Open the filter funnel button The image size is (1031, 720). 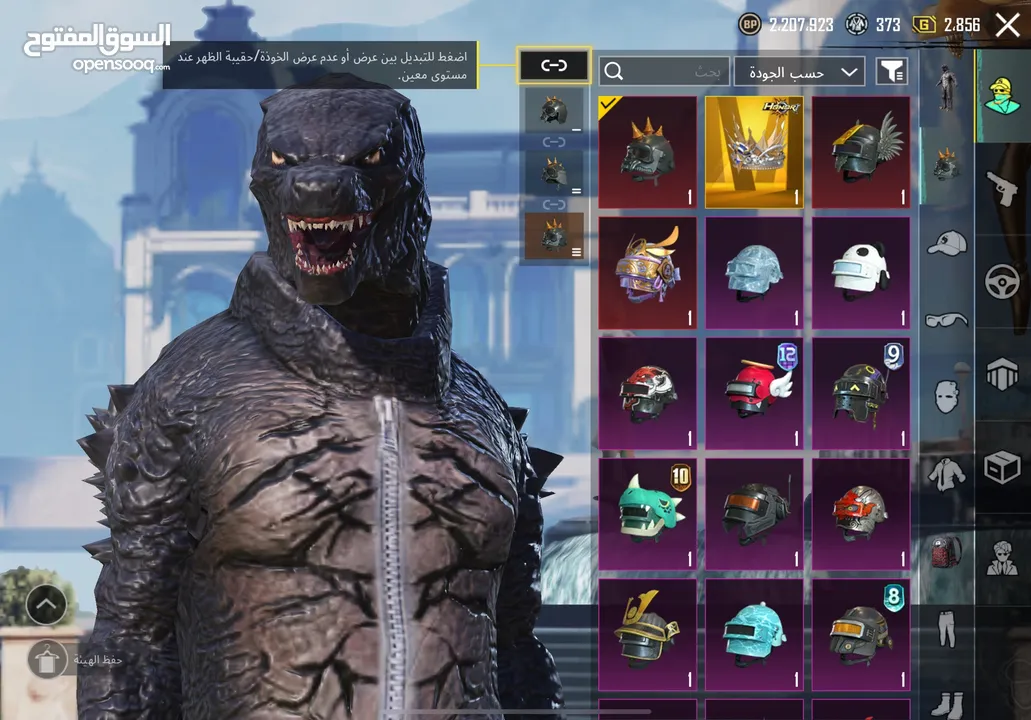point(891,71)
